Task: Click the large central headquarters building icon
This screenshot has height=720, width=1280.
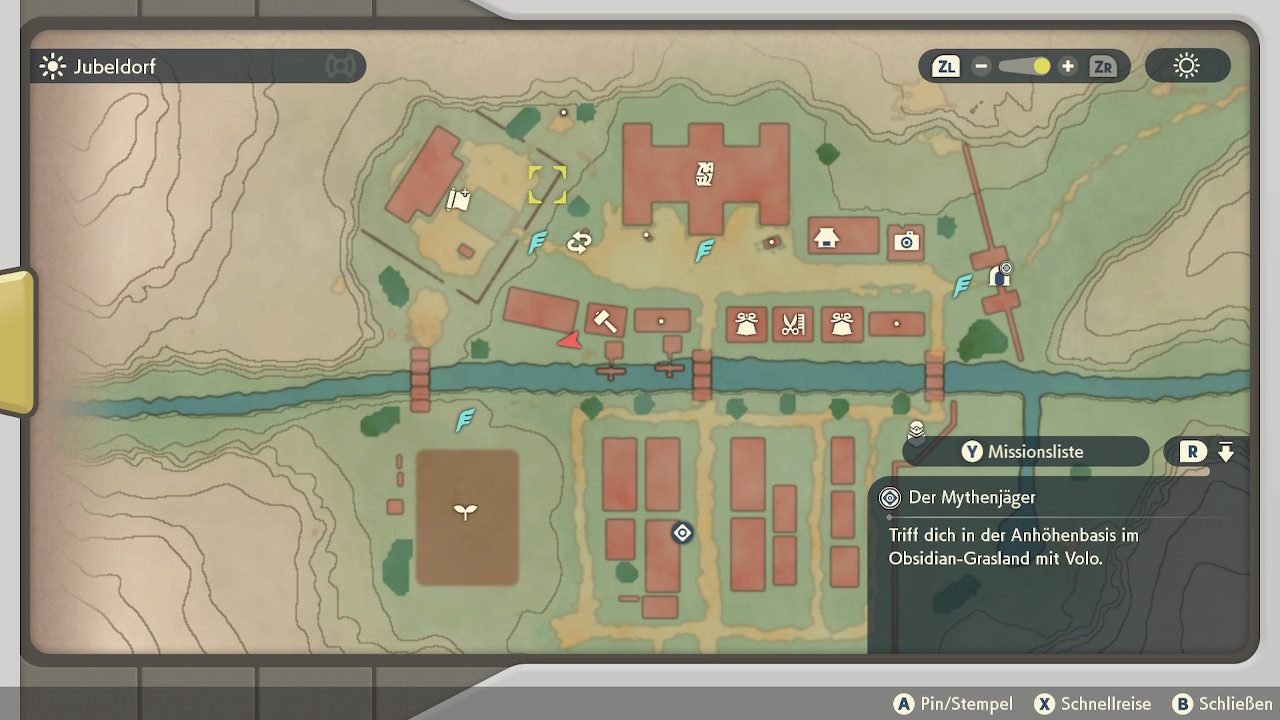Action: (x=706, y=174)
